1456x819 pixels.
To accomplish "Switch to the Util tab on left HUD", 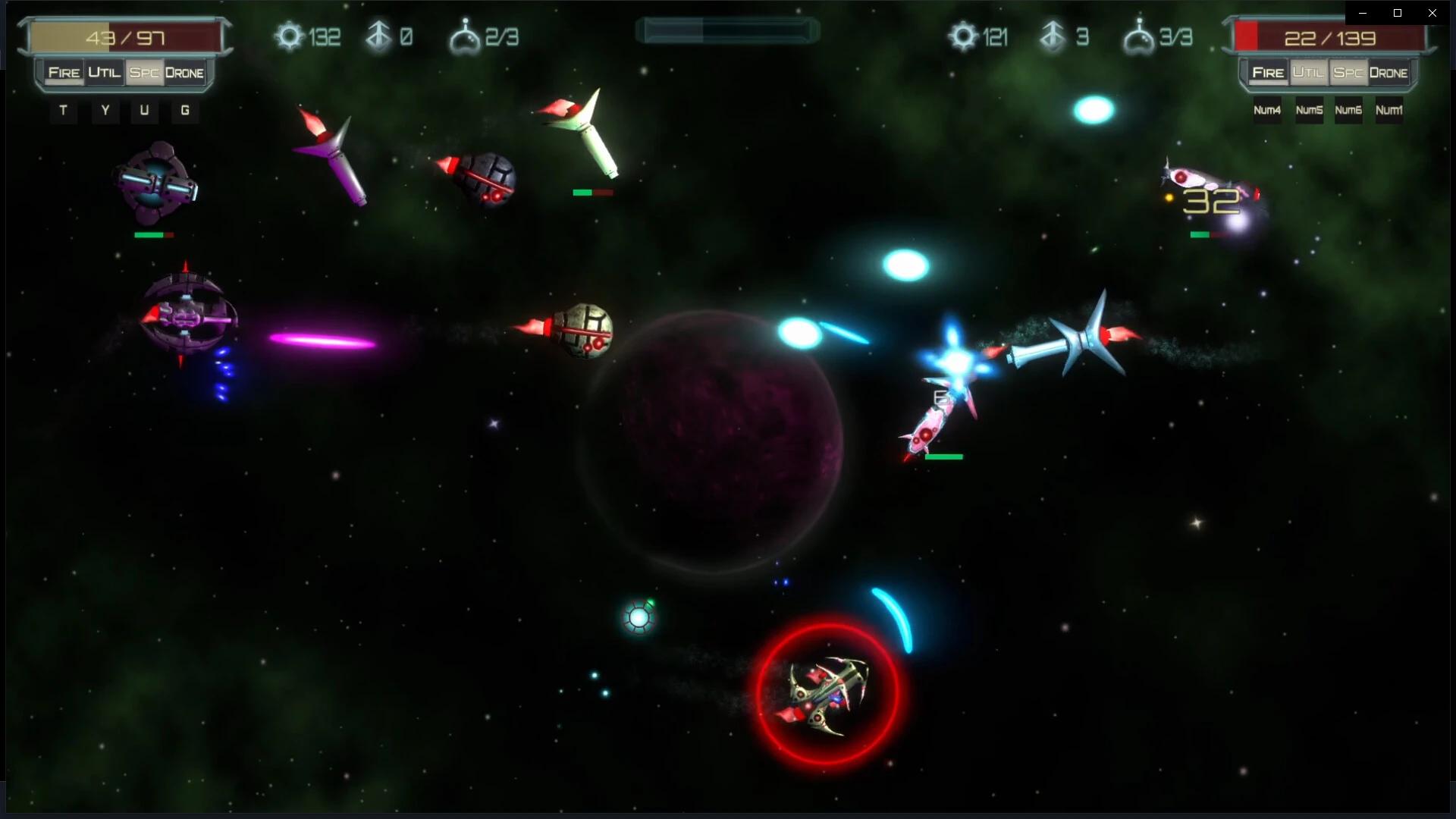I will (x=105, y=73).
